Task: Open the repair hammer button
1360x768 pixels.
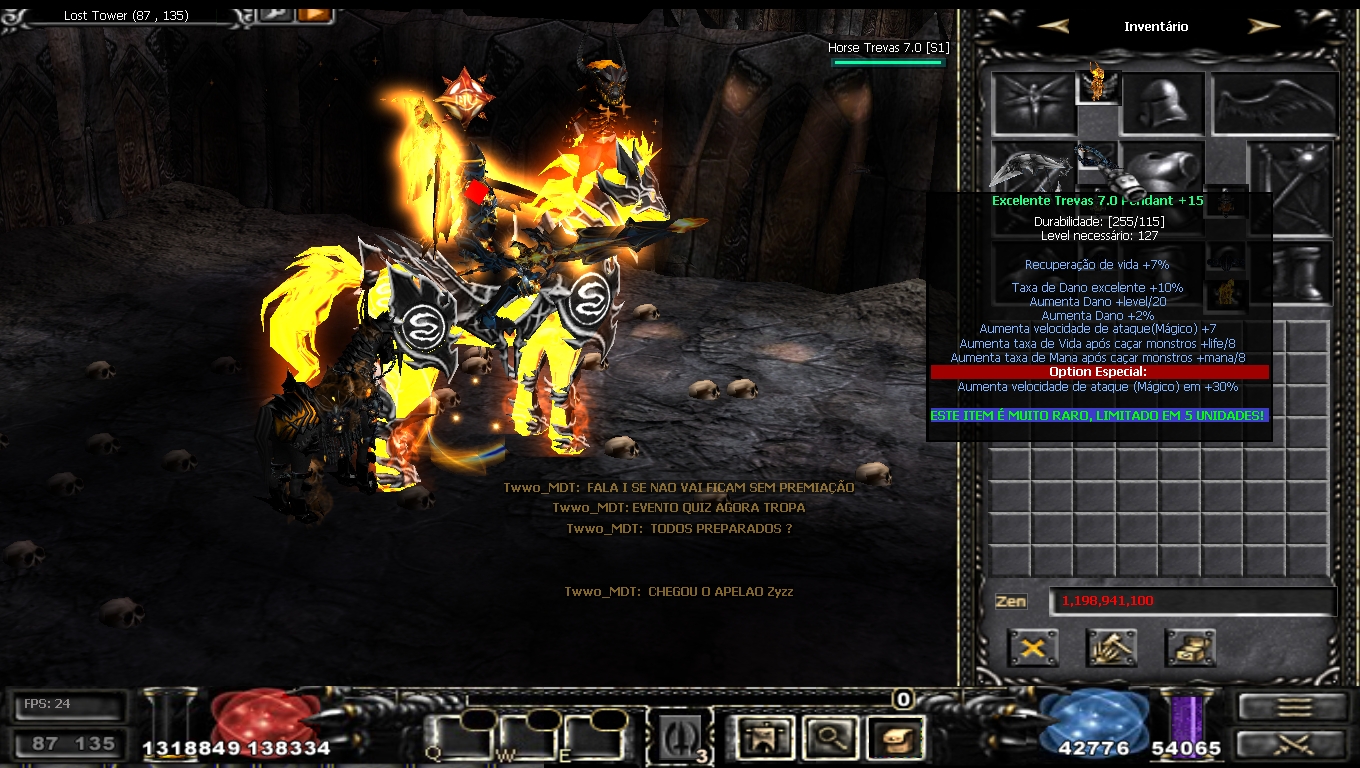Action: pos(1111,648)
